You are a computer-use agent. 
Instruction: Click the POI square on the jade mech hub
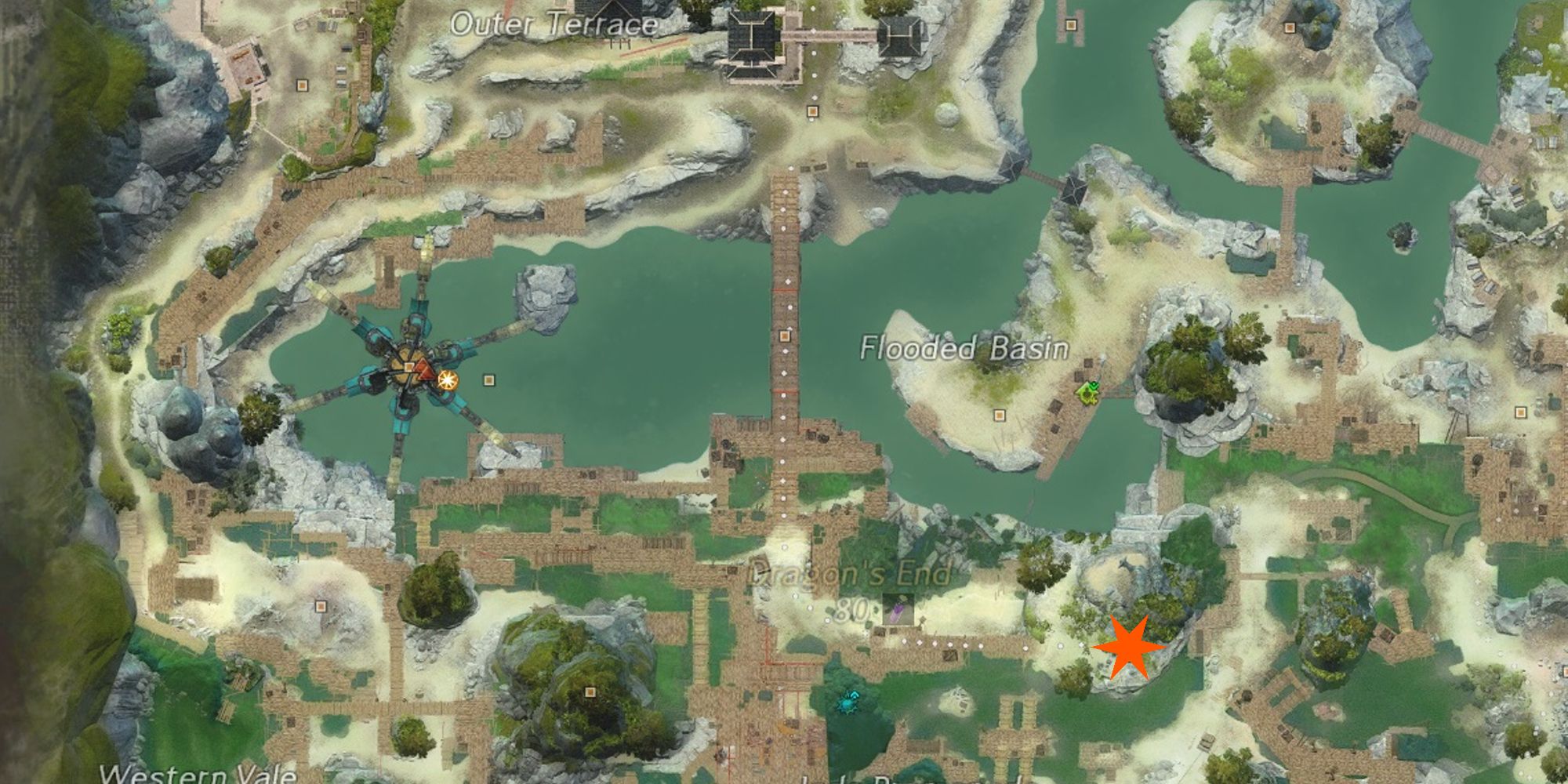tap(408, 365)
